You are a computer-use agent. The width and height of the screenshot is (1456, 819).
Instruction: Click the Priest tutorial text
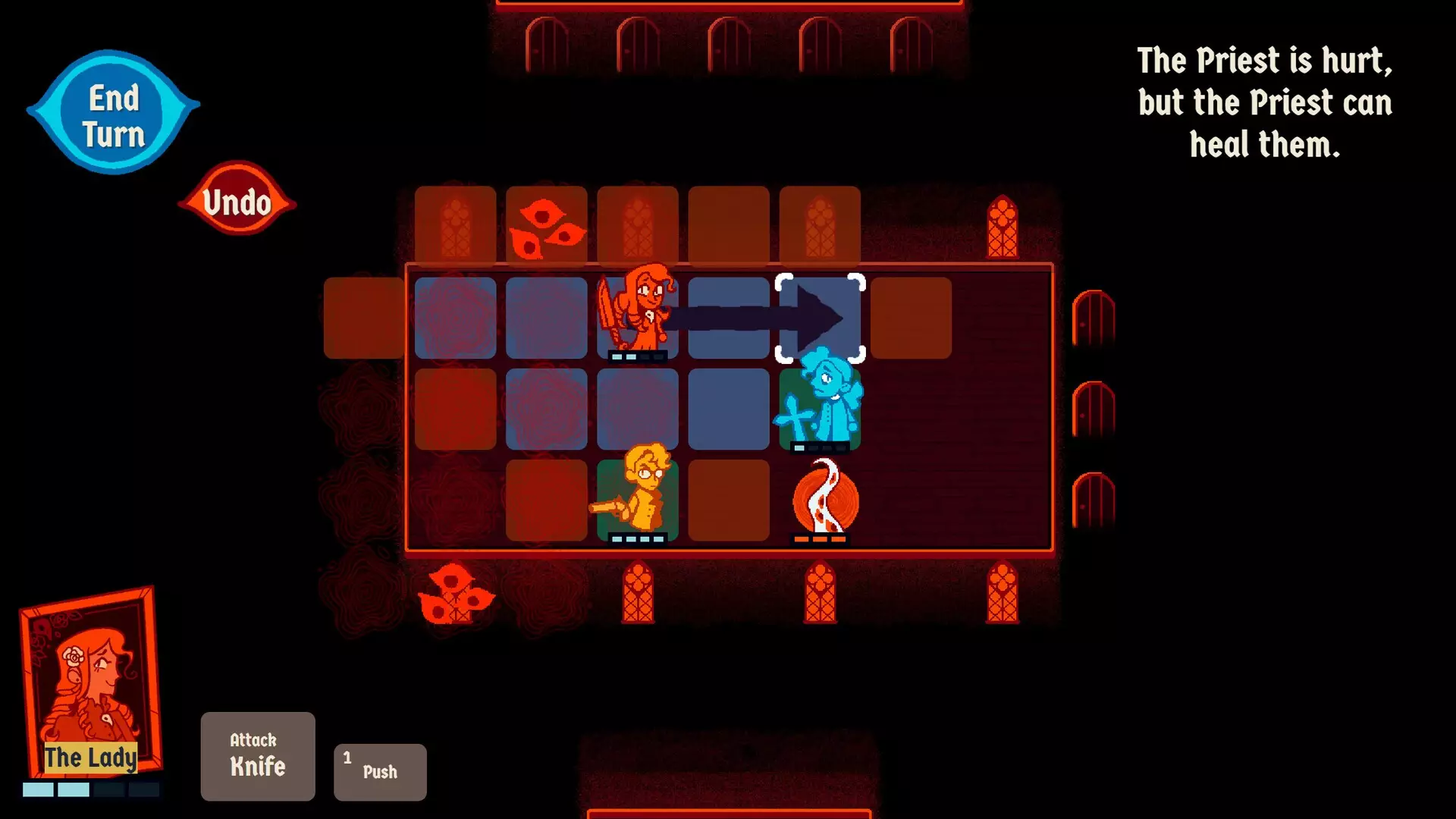pos(1263,104)
